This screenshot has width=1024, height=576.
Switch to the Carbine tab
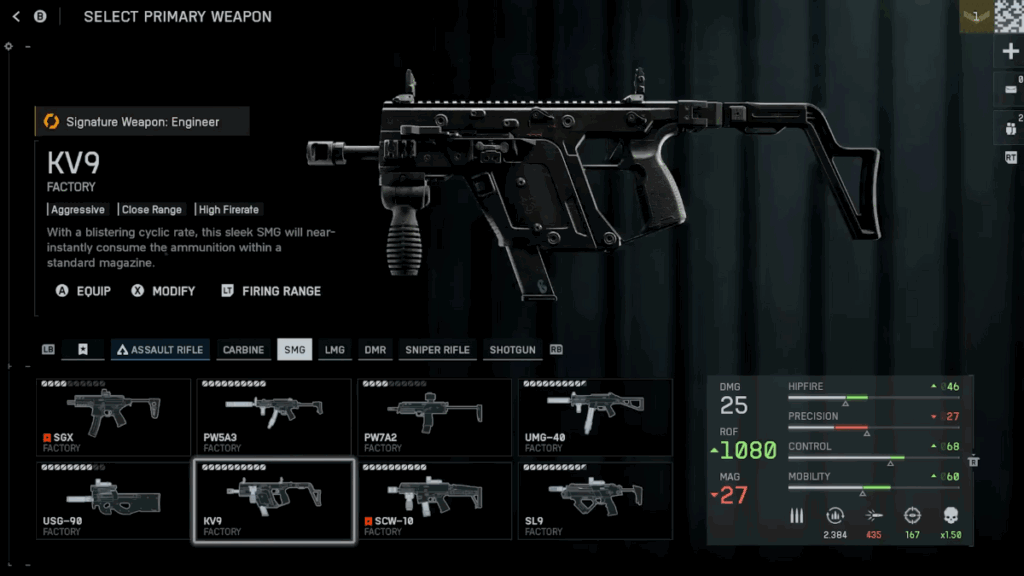point(243,350)
